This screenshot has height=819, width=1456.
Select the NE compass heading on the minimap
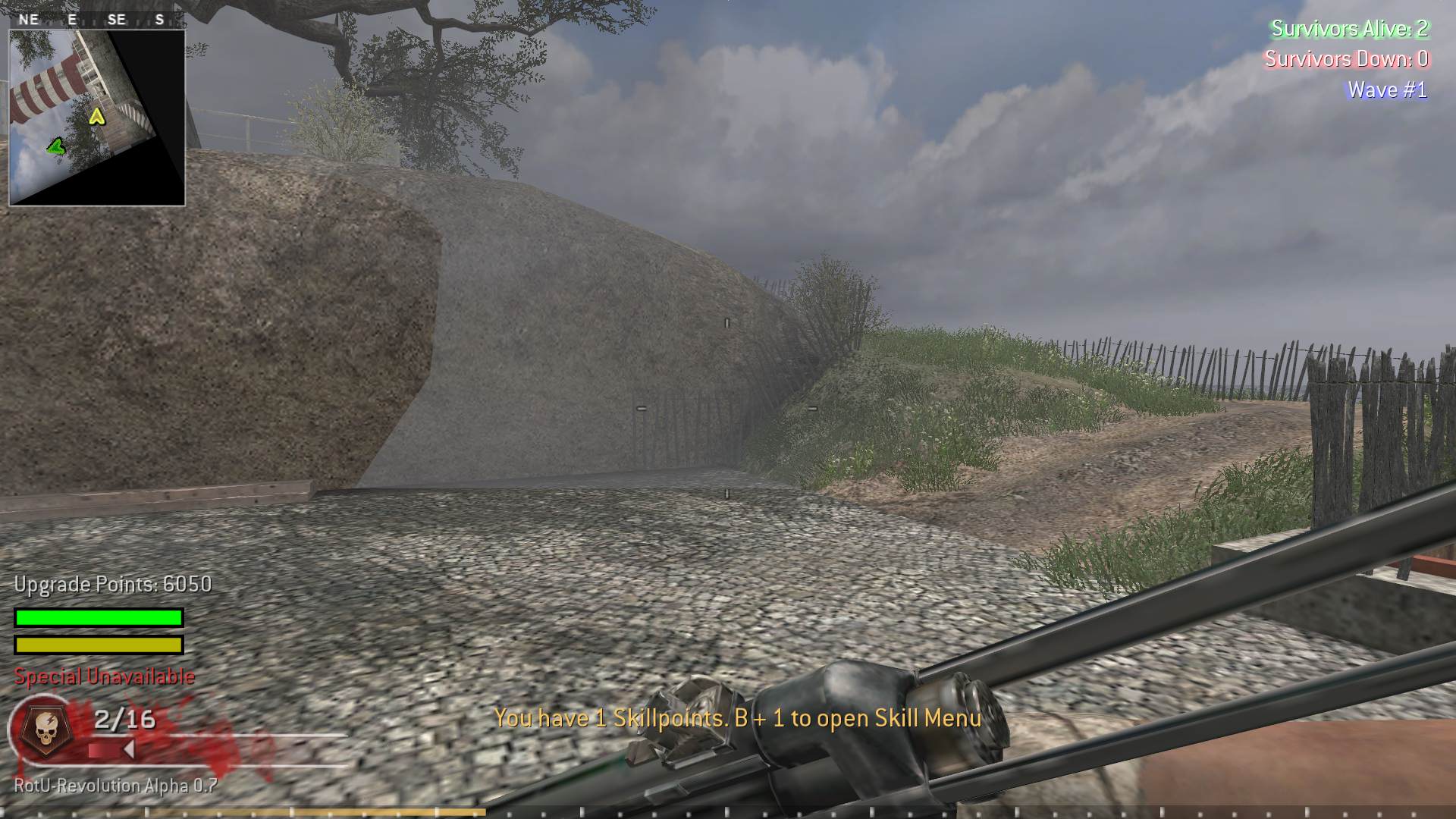[x=29, y=20]
